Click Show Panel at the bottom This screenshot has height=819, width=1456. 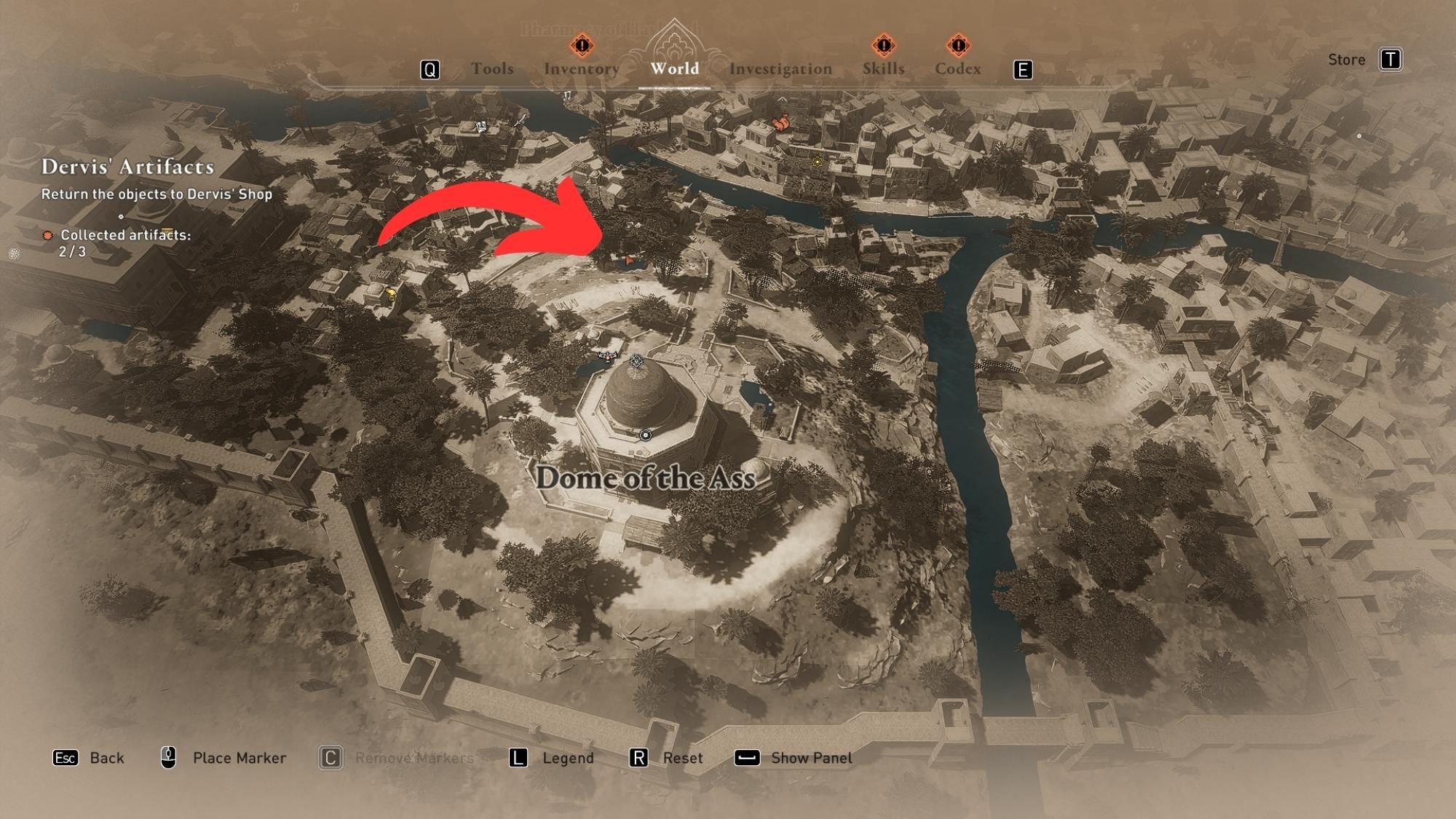[x=810, y=758]
